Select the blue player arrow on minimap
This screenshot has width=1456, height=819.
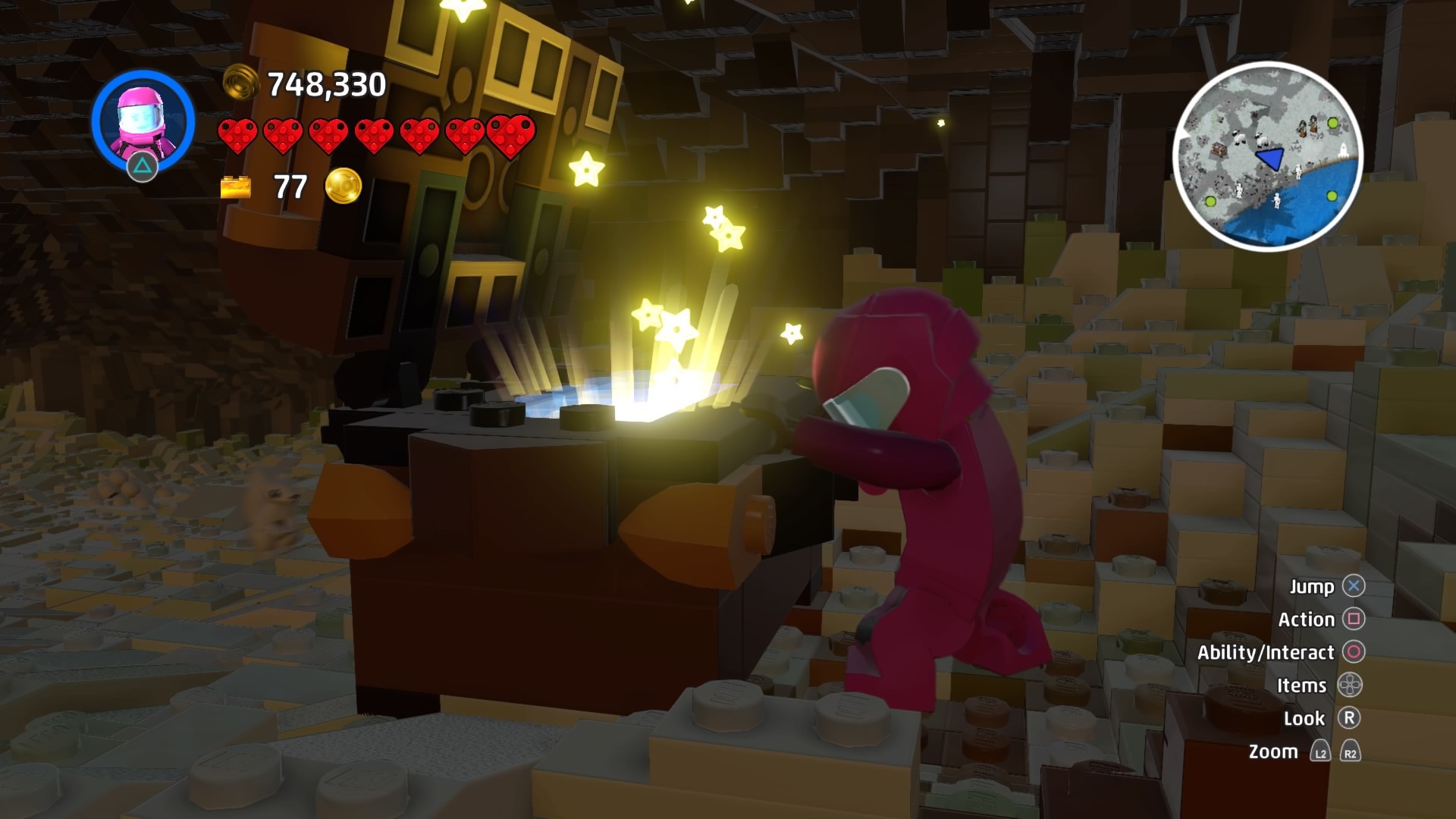(1270, 158)
